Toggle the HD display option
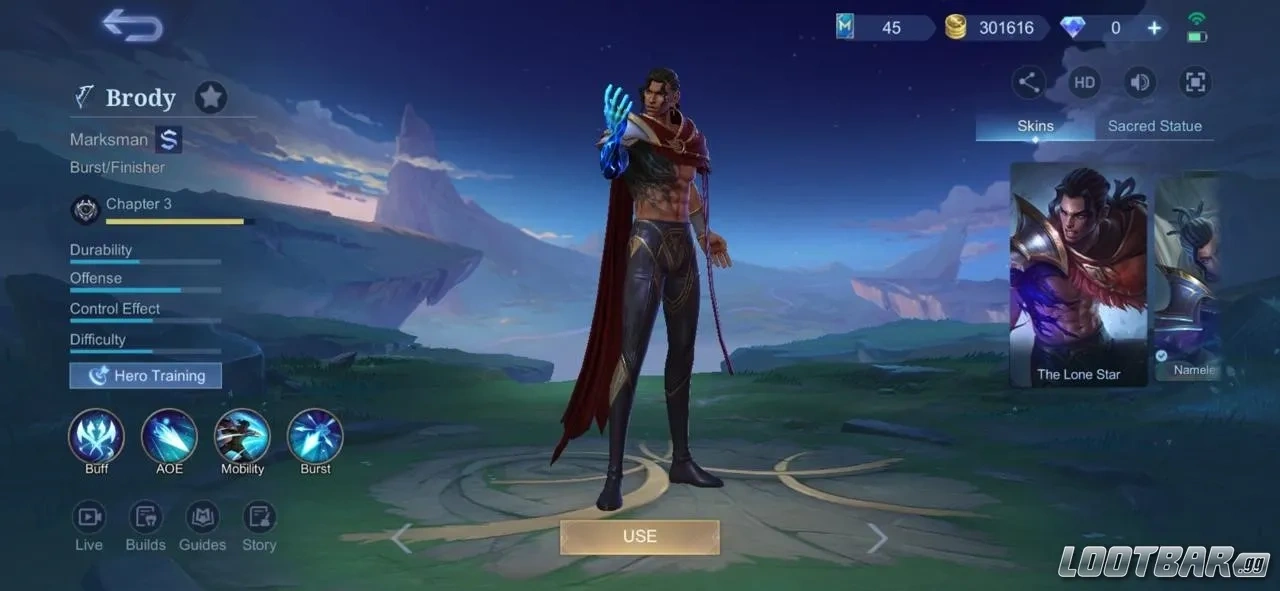 click(1084, 82)
